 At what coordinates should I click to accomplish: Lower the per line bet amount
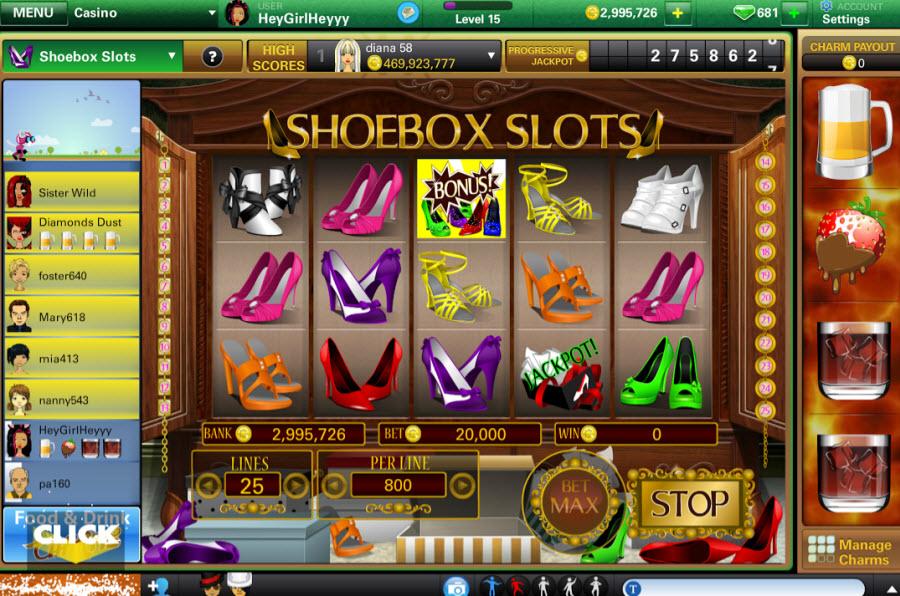(334, 486)
